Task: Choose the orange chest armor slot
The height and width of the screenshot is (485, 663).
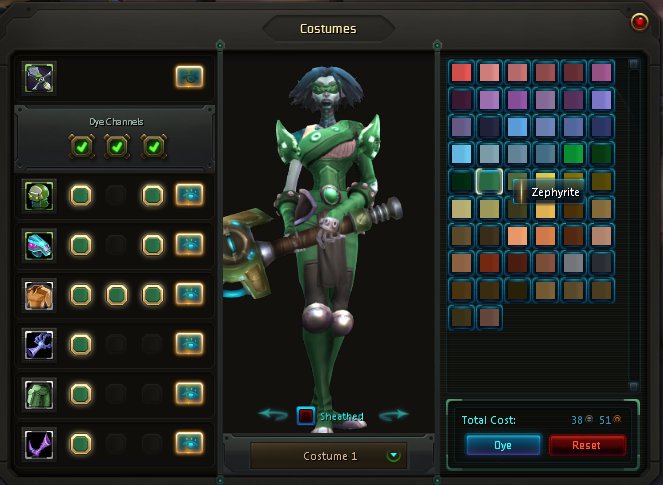Action: click(40, 294)
